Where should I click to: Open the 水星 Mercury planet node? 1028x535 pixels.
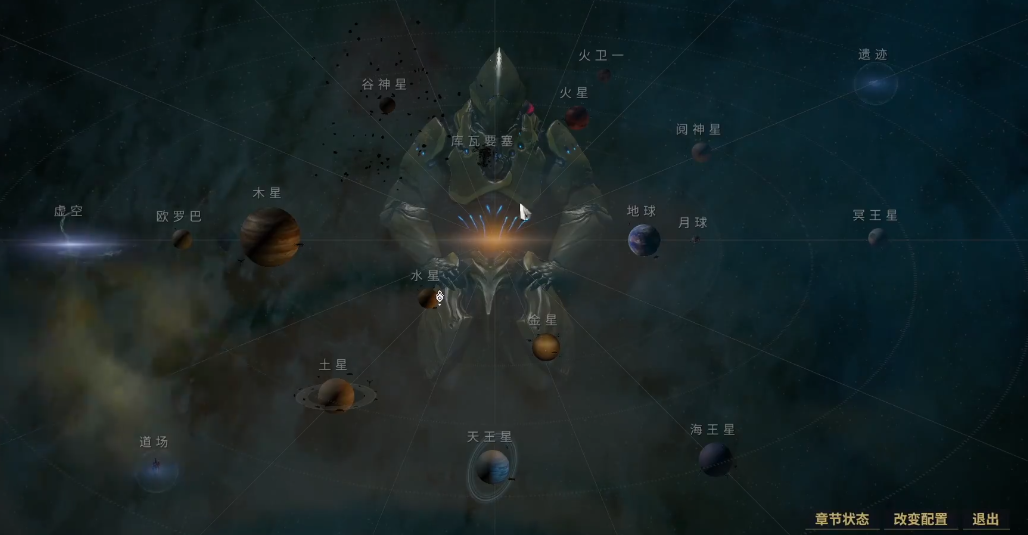(429, 298)
